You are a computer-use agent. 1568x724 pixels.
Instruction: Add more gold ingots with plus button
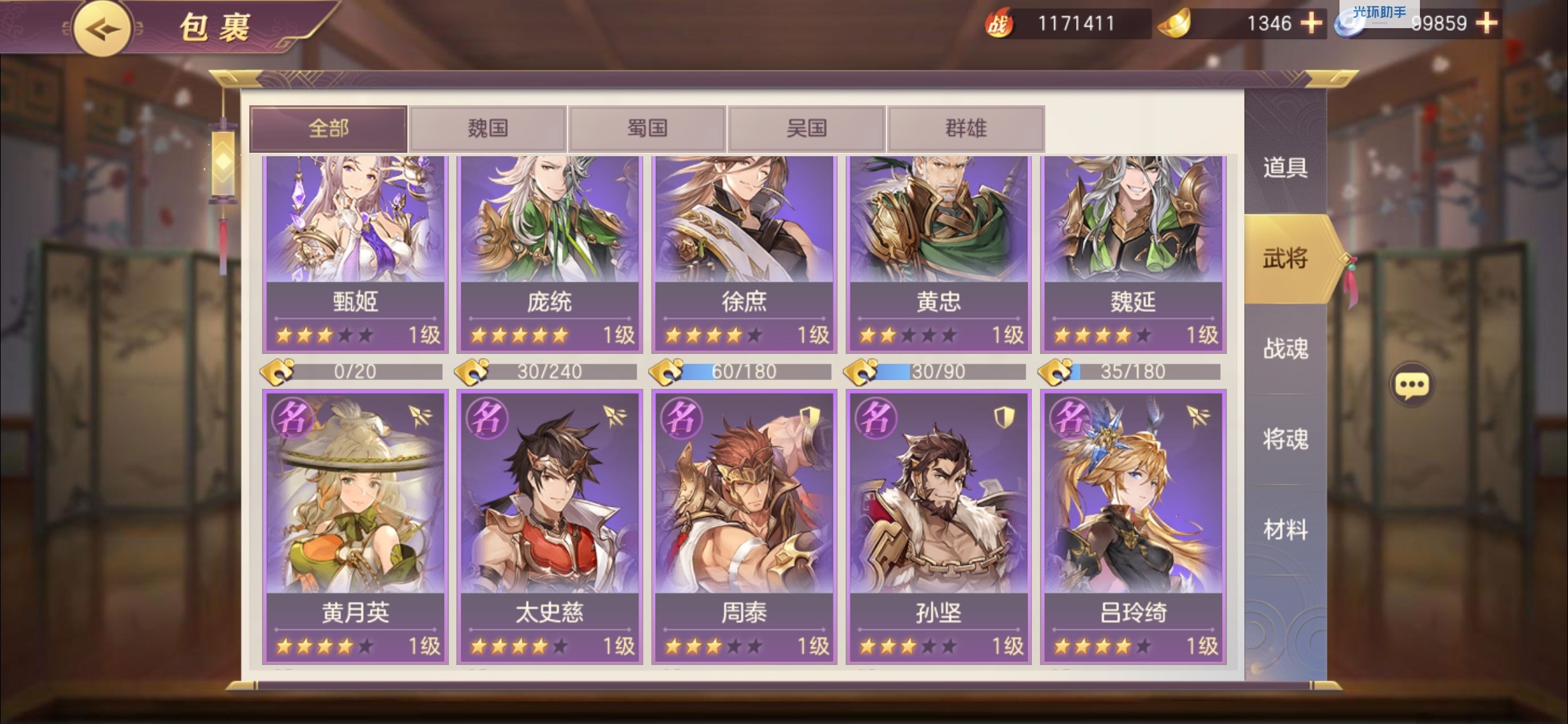(1311, 23)
